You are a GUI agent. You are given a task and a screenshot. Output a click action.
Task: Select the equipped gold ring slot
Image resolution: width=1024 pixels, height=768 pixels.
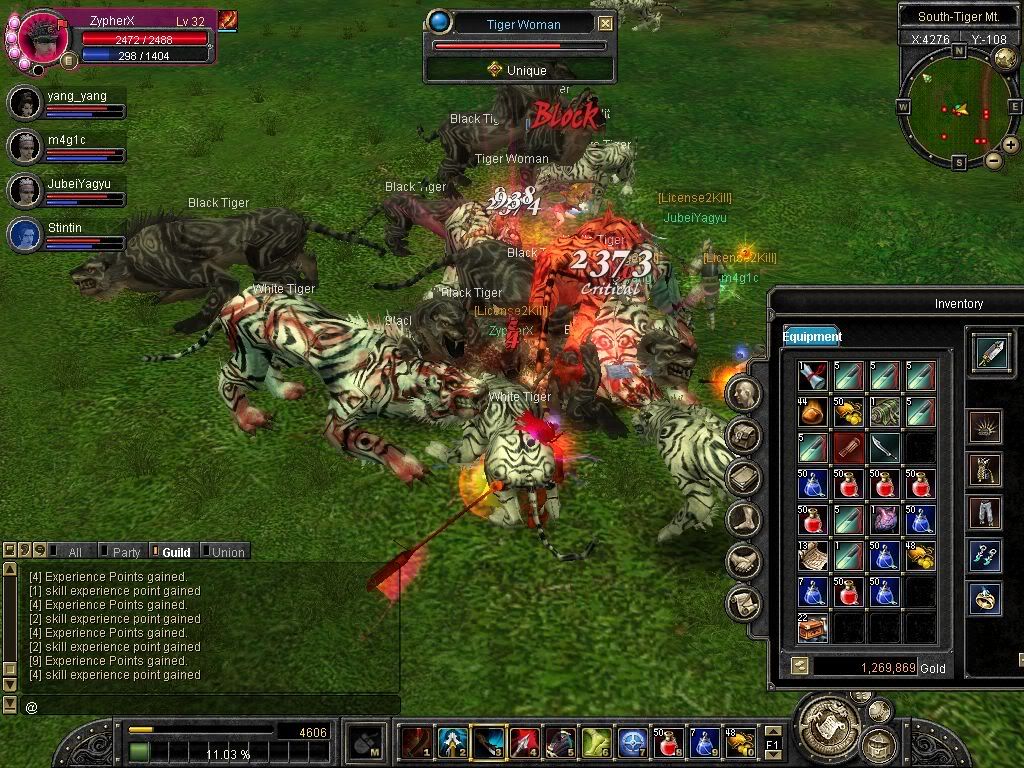986,599
